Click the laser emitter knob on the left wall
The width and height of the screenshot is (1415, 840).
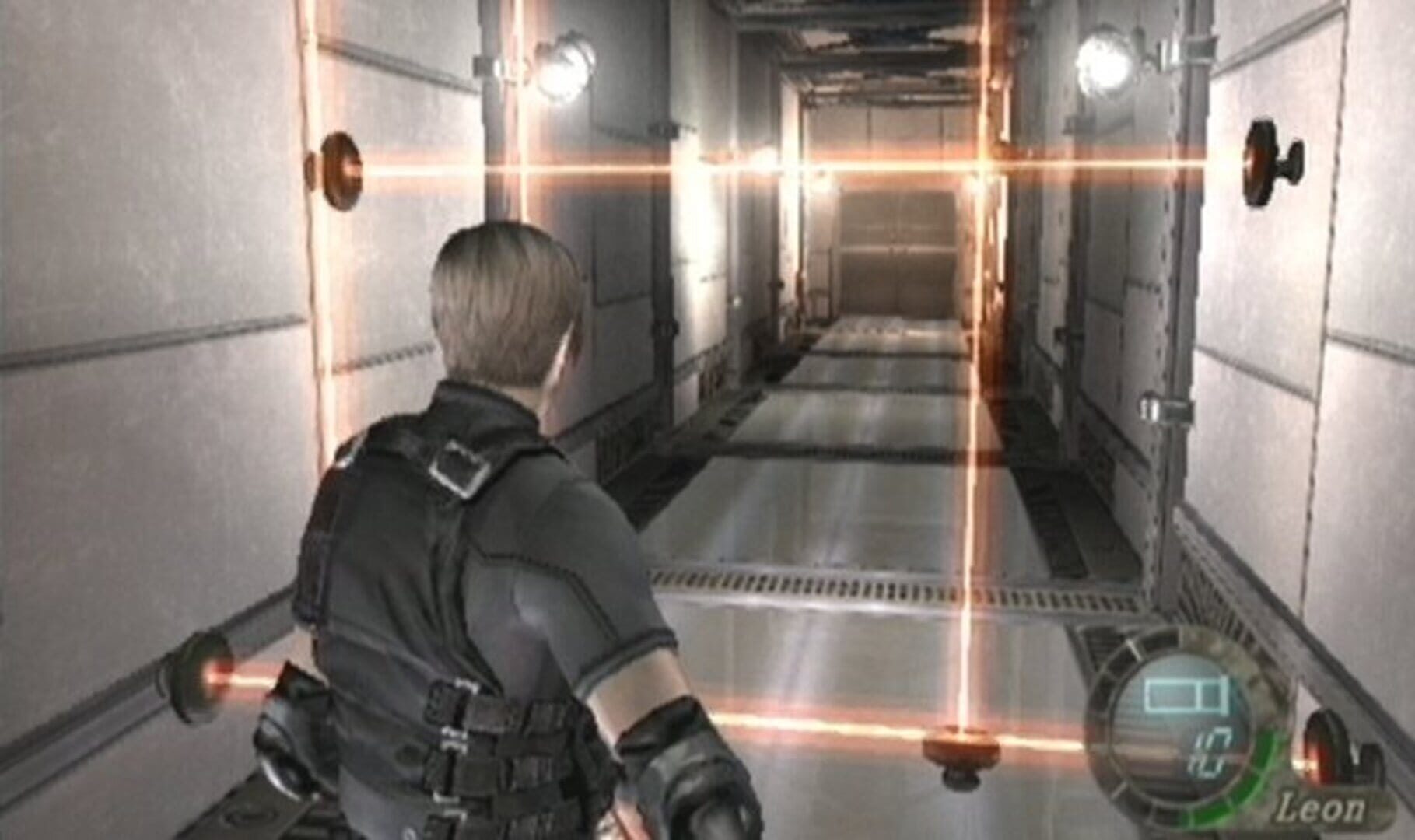tap(340, 169)
